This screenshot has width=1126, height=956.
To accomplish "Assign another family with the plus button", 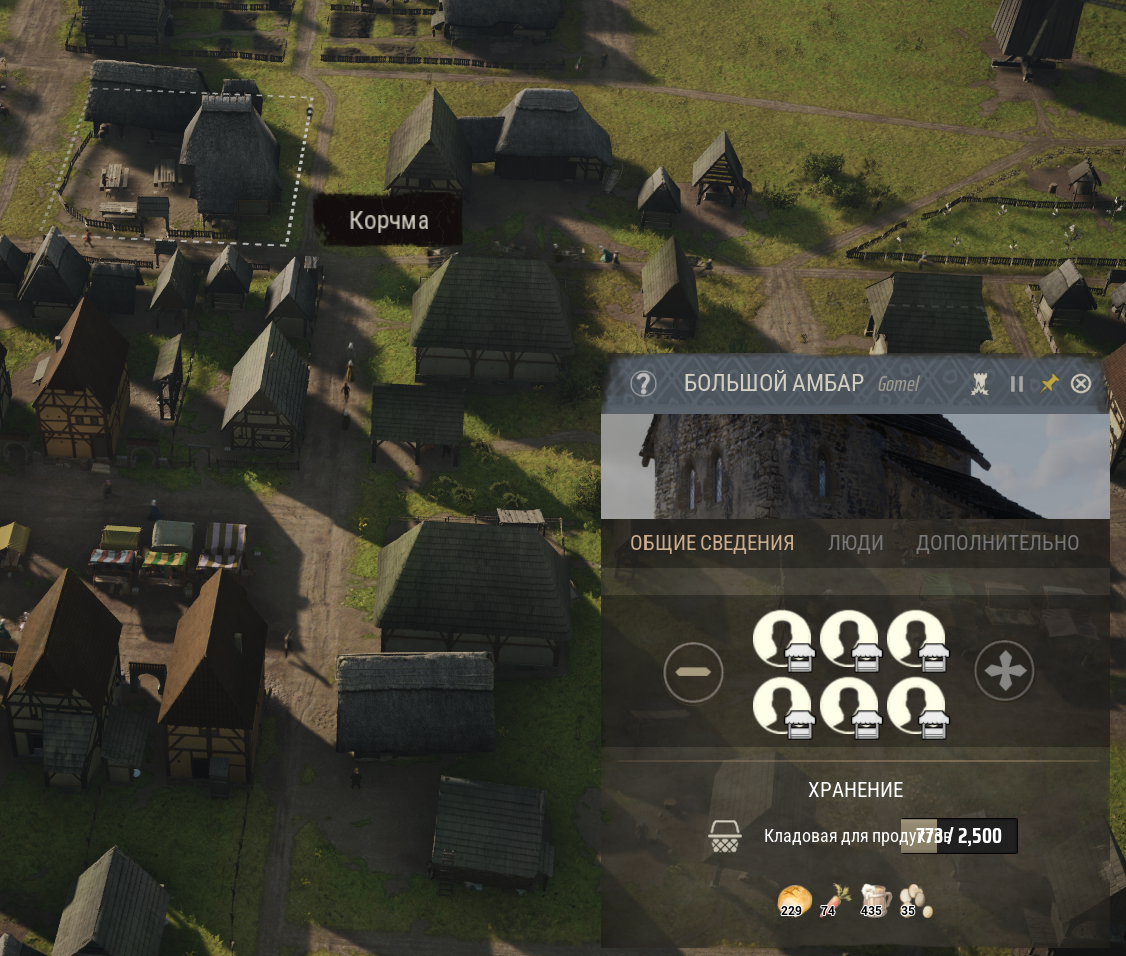I will tap(1004, 672).
